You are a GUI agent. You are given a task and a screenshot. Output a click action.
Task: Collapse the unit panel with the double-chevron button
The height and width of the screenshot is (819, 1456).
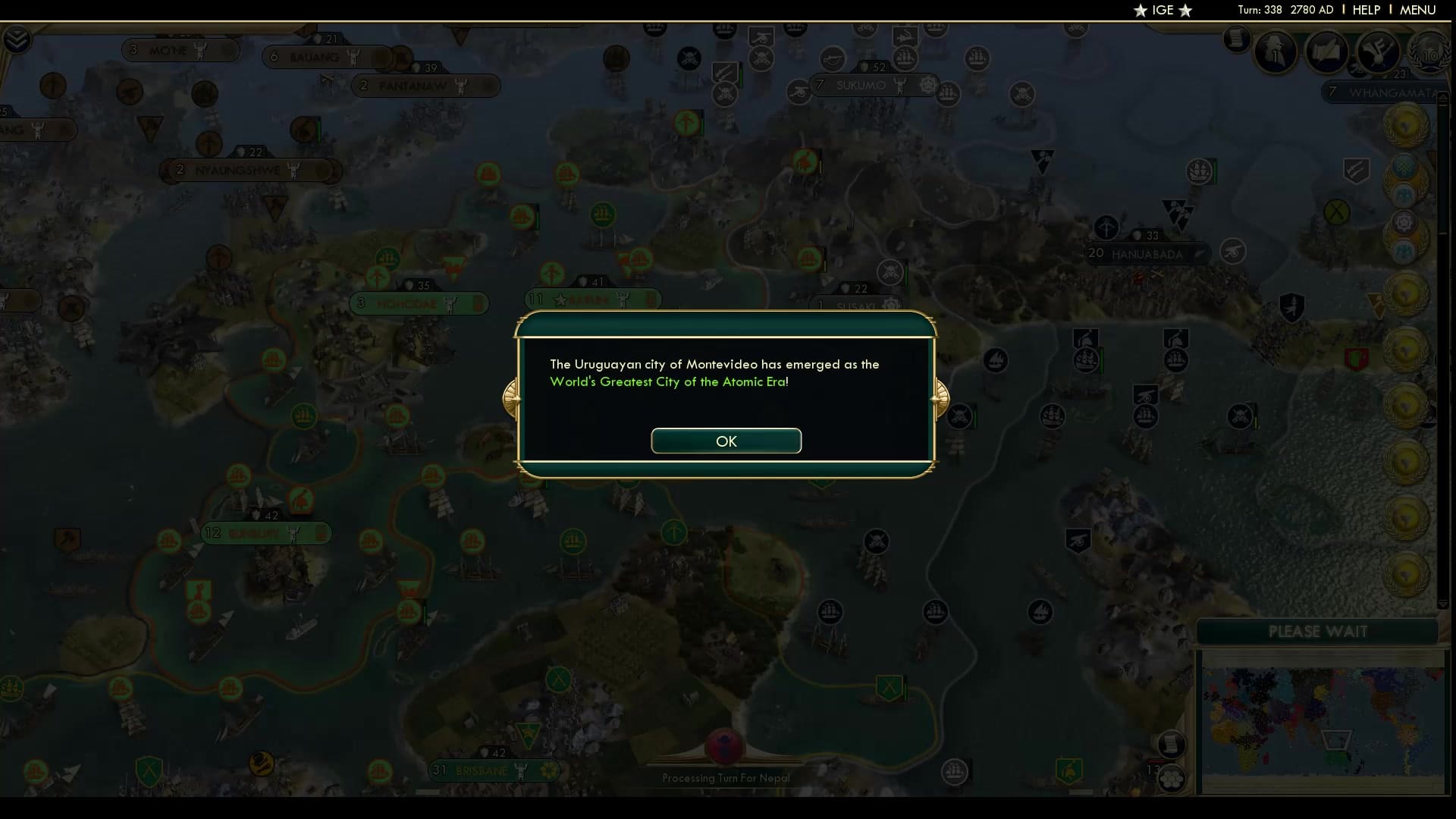coord(17,38)
